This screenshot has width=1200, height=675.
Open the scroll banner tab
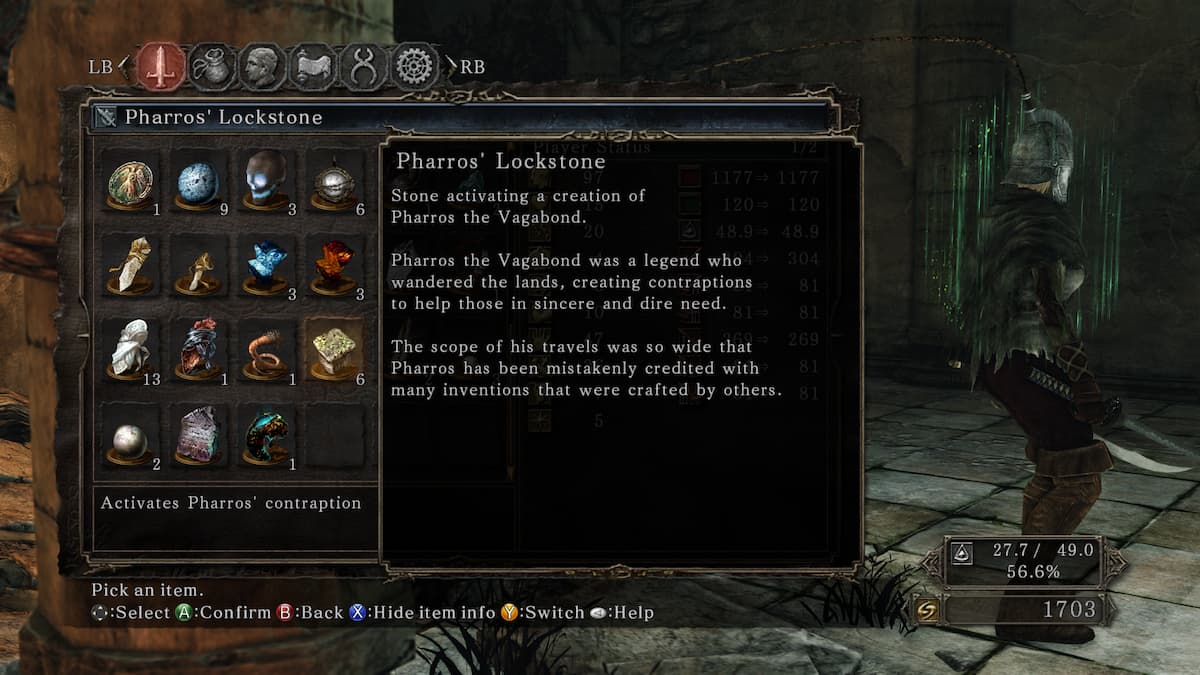pos(313,67)
